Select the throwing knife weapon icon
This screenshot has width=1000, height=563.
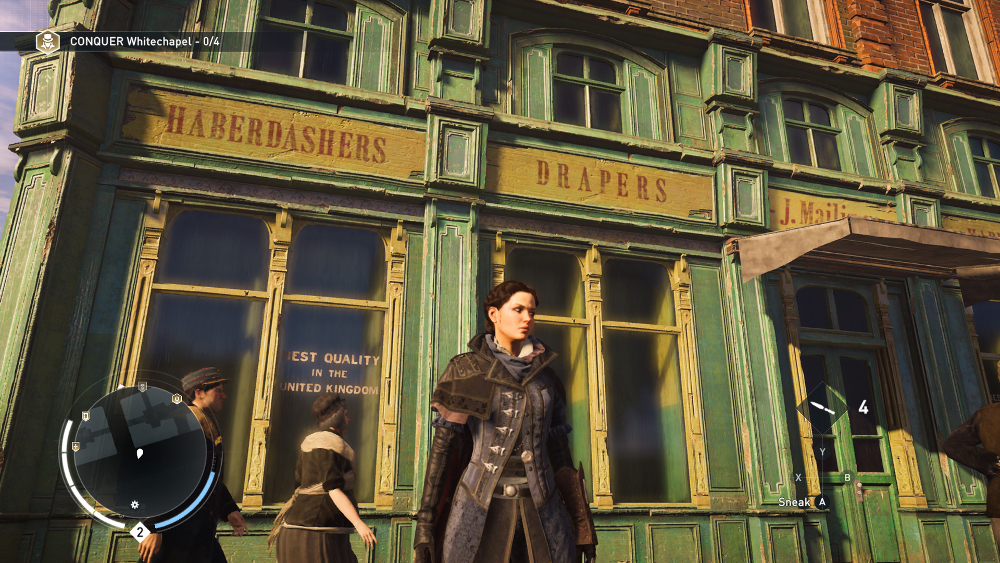pyautogui.click(x=822, y=408)
